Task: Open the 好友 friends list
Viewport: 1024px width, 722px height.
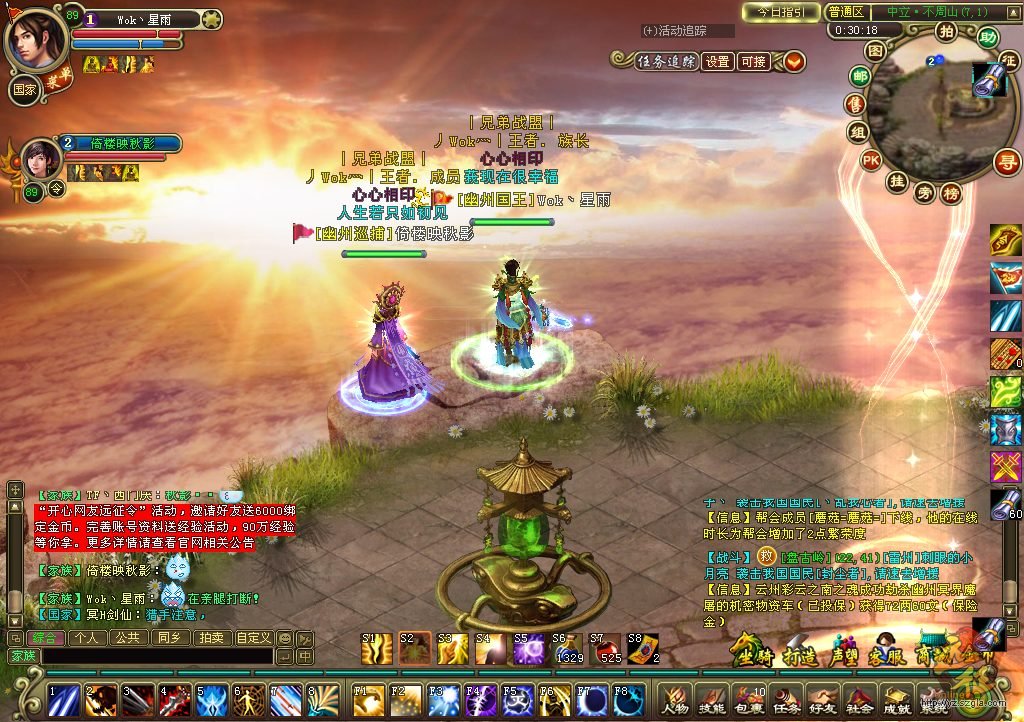Action: tap(822, 698)
